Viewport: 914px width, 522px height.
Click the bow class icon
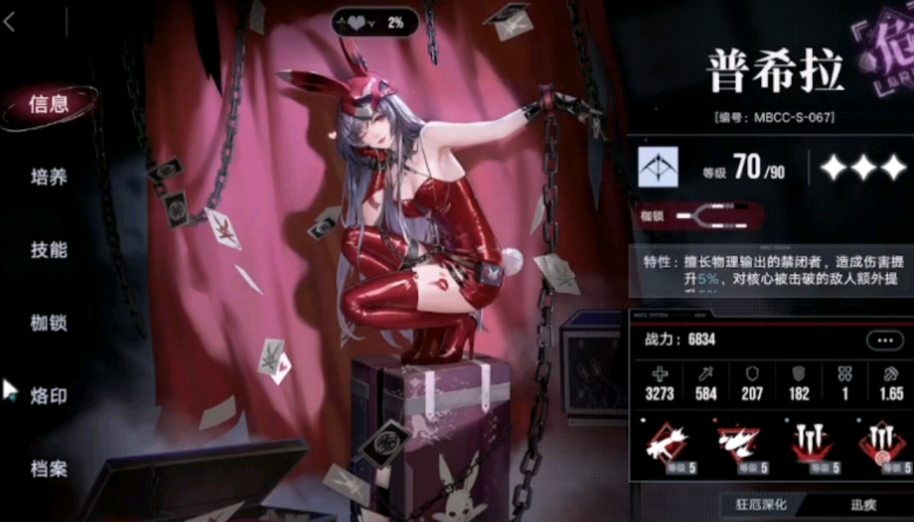658,167
